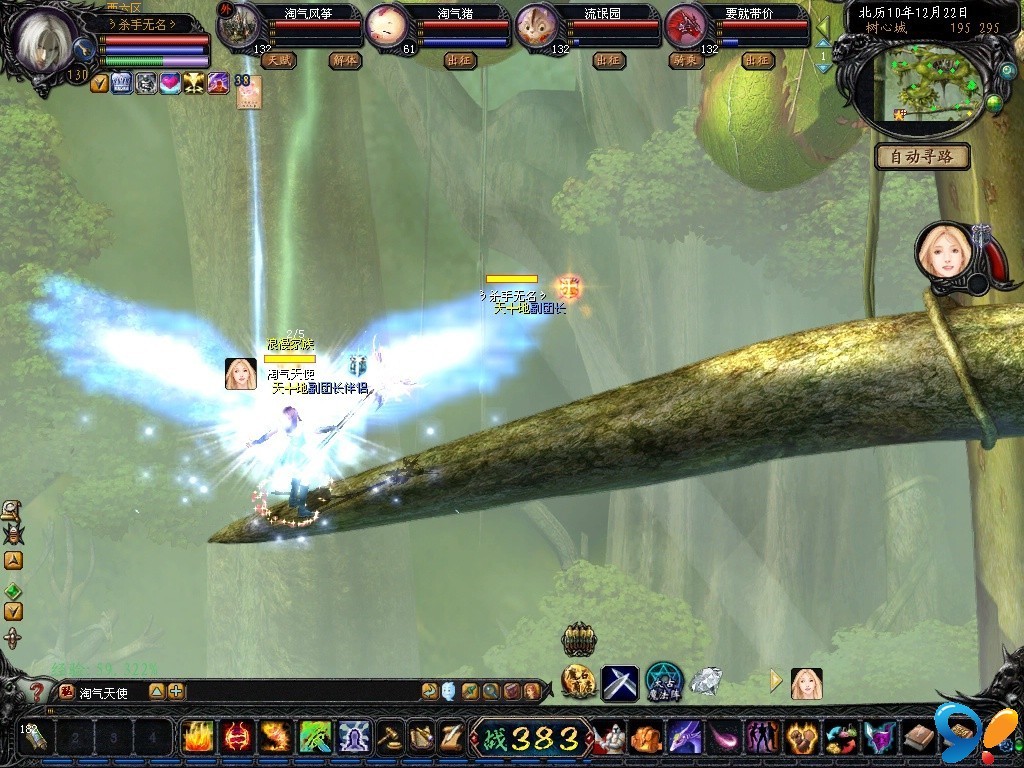The height and width of the screenshot is (768, 1024).
Task: Click the green globe button beside minimap
Action: (994, 103)
